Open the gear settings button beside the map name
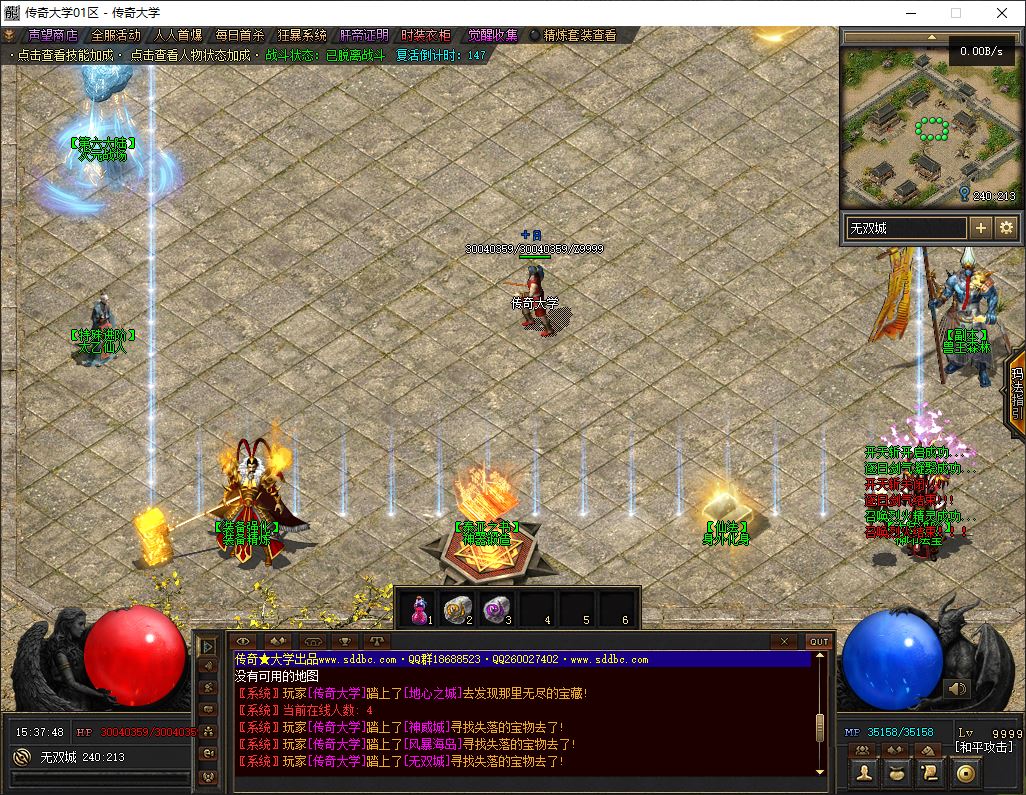The width and height of the screenshot is (1026, 795). (x=1005, y=228)
